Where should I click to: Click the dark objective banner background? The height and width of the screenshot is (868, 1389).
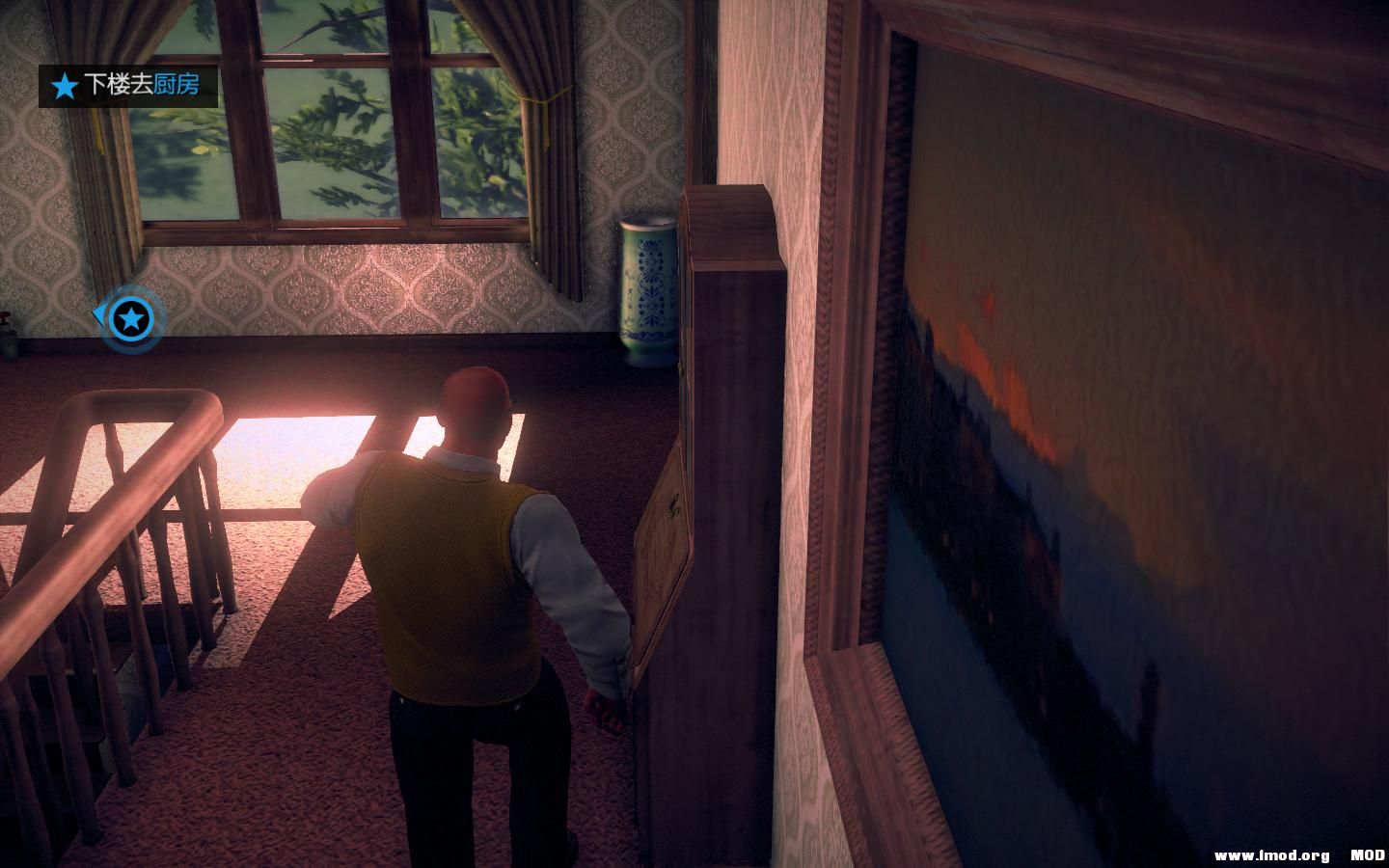point(130,86)
